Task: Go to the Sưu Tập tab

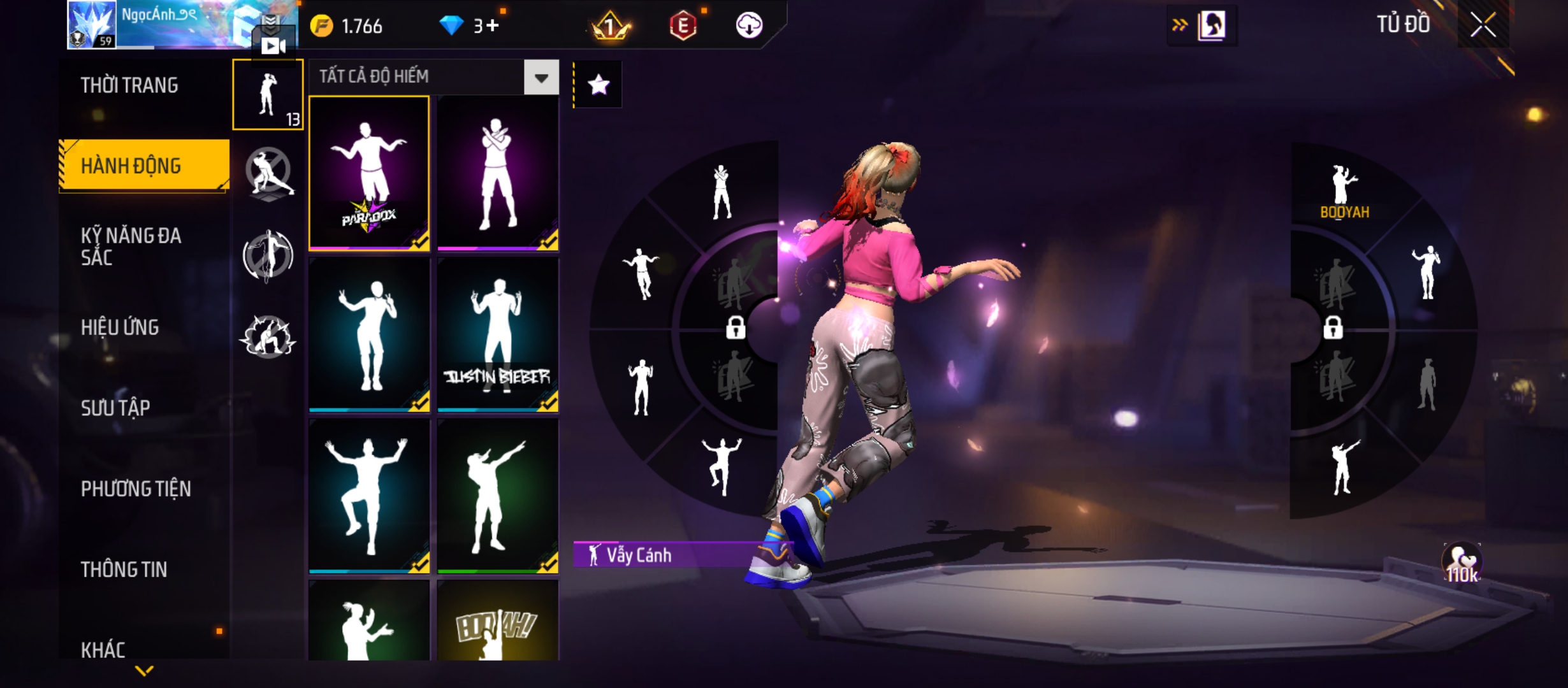Action: 115,408
